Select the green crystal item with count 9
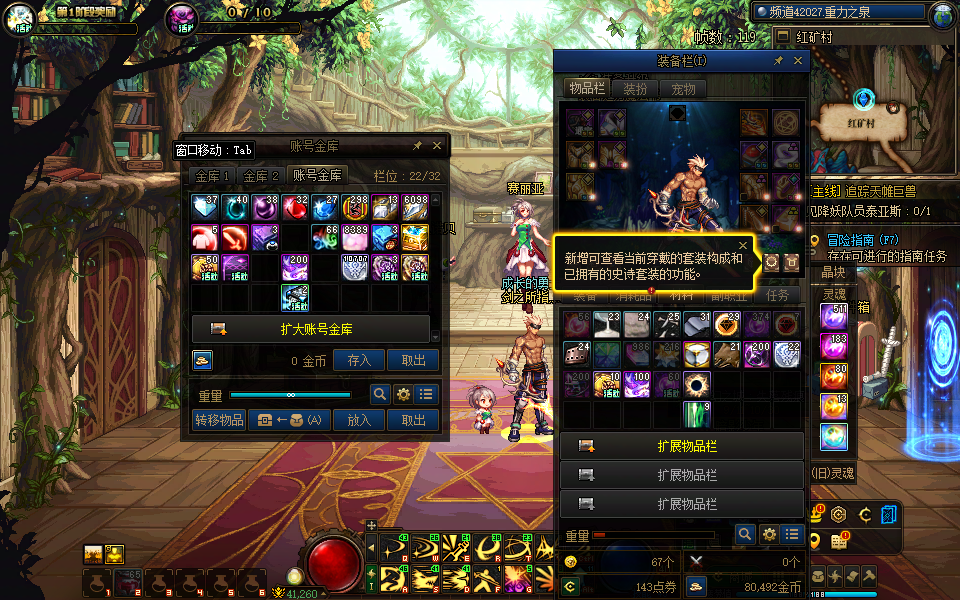This screenshot has height=600, width=960. [x=697, y=414]
